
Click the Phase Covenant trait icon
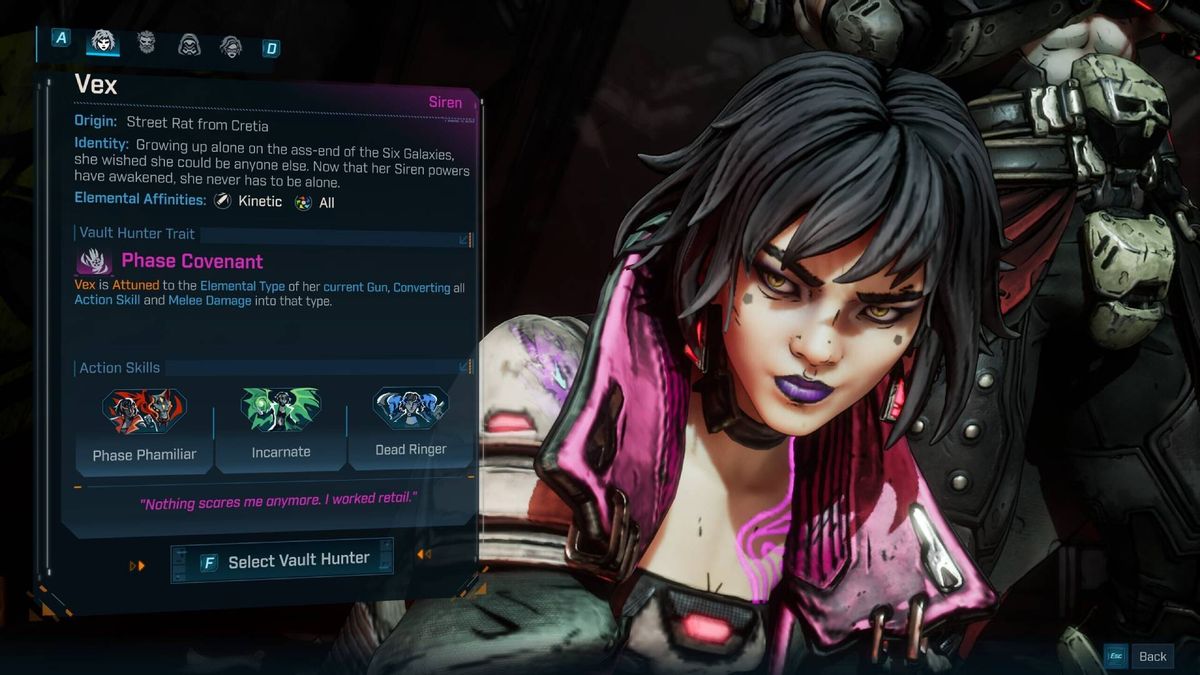coord(93,262)
